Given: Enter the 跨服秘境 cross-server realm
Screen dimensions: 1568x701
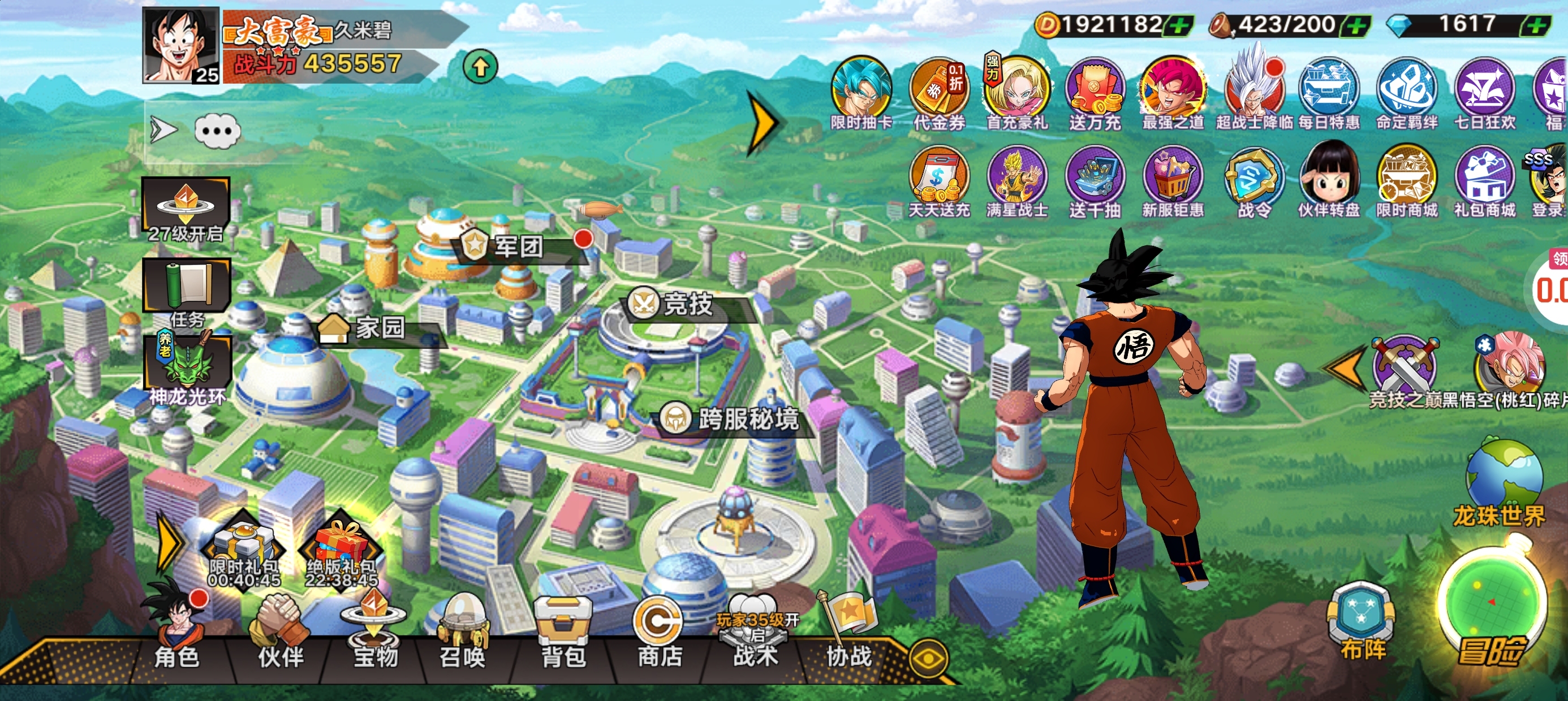Looking at the screenshot, I should [x=746, y=419].
